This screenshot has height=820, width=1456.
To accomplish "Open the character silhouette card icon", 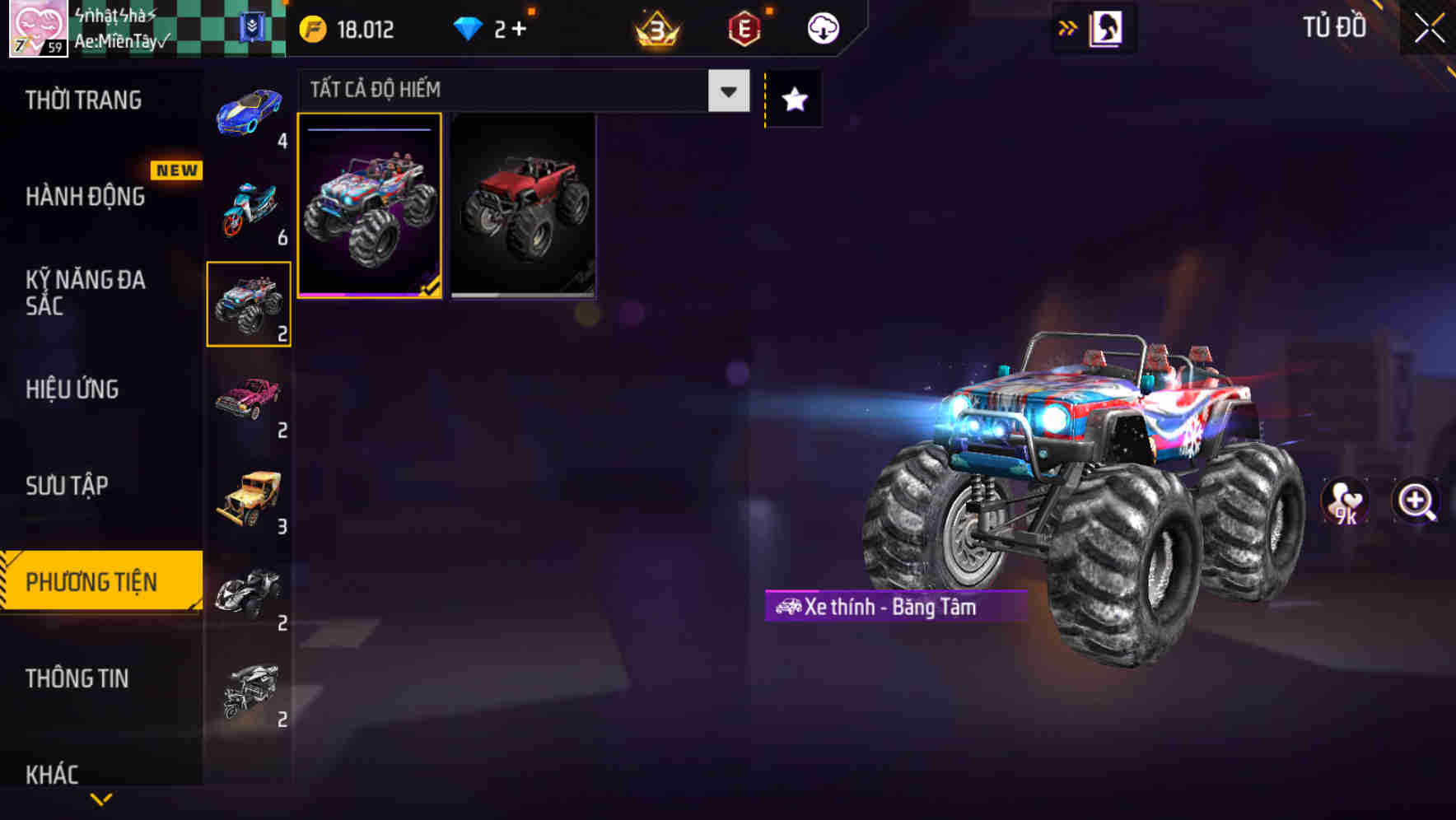I will (1107, 27).
